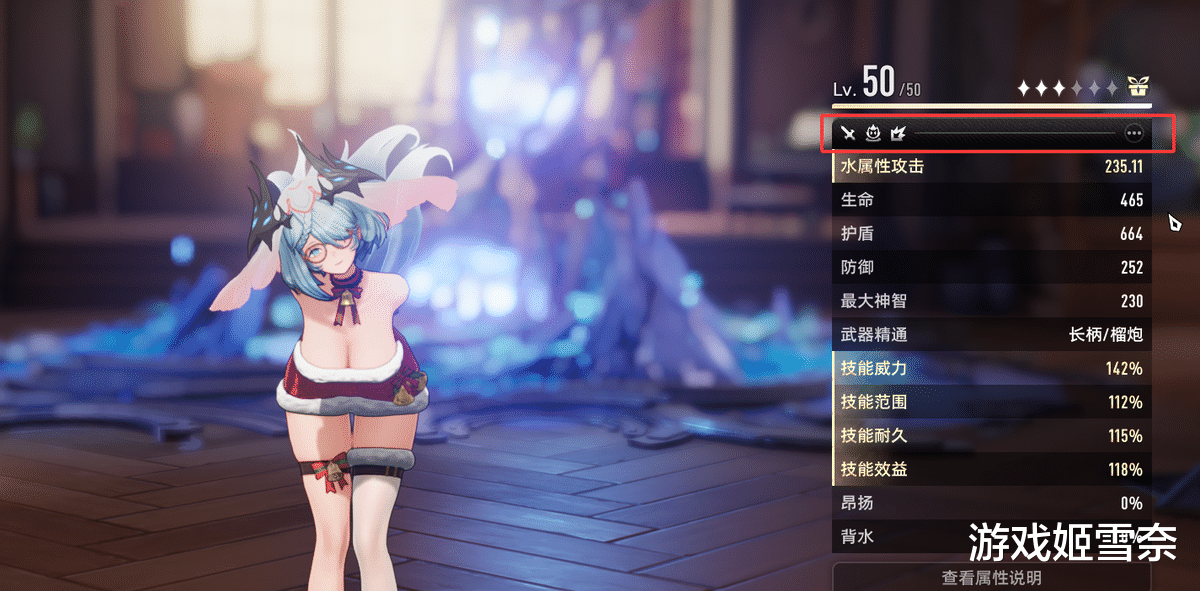1200x591 pixels.
Task: Open 查看属性说明 attribute description
Action: 991,577
